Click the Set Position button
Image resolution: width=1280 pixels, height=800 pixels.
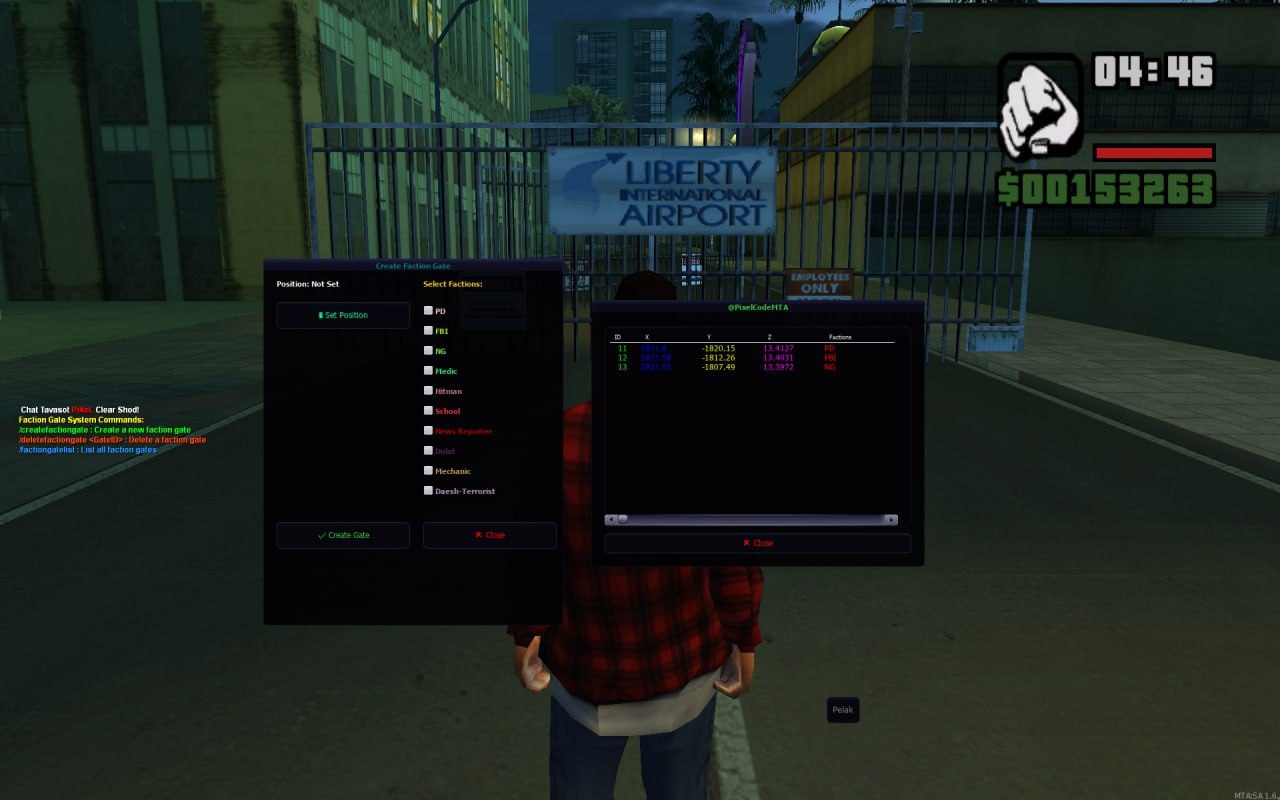[x=343, y=315]
